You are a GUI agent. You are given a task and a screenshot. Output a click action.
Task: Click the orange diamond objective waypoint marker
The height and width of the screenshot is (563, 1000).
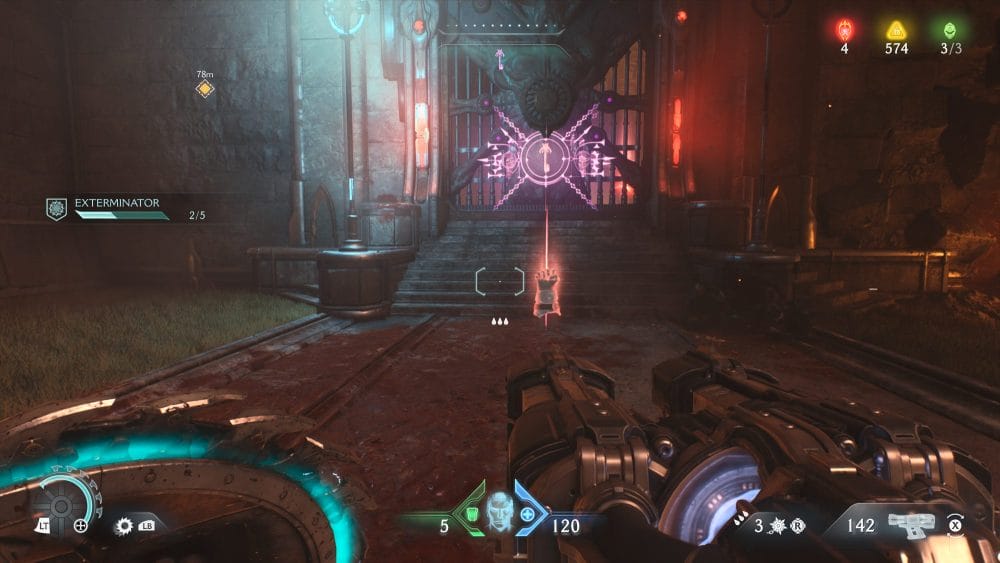205,90
